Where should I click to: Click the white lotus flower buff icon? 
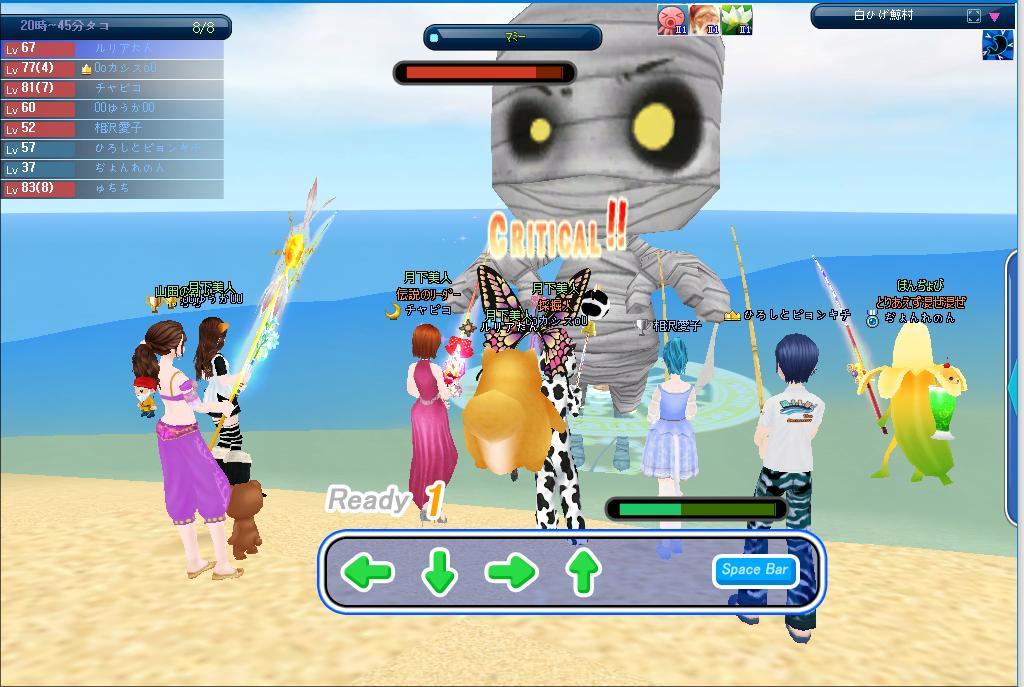click(x=736, y=20)
